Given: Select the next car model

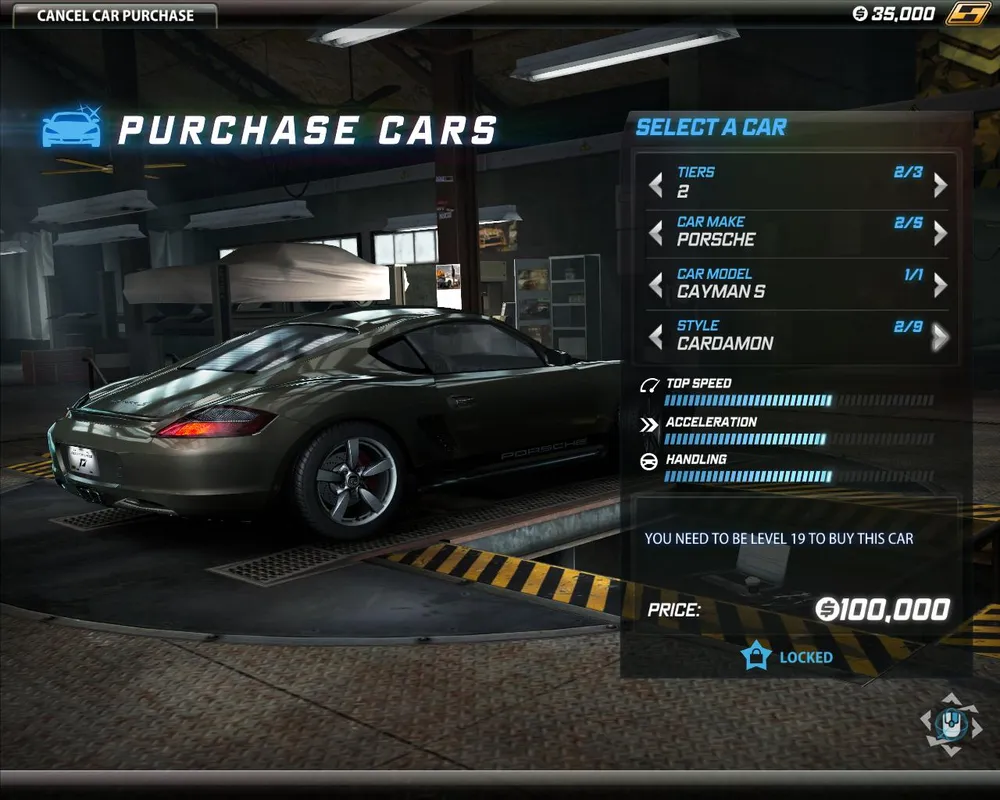Looking at the screenshot, I should tap(940, 286).
